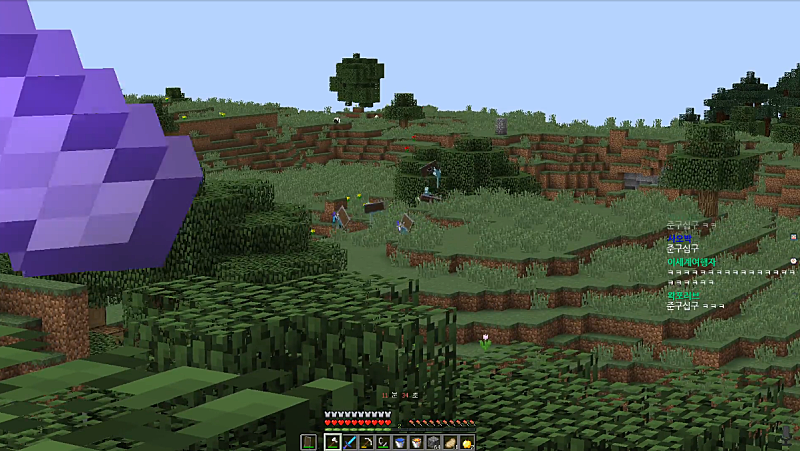Click the blue username in the chat overlay
This screenshot has width=800, height=451.
[x=680, y=238]
